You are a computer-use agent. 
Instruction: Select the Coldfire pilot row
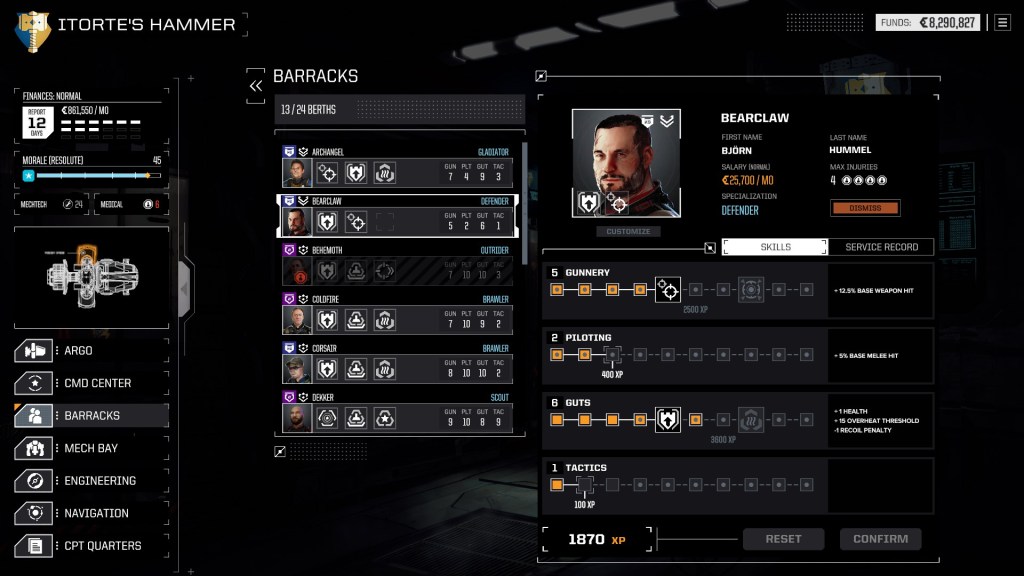(x=397, y=315)
